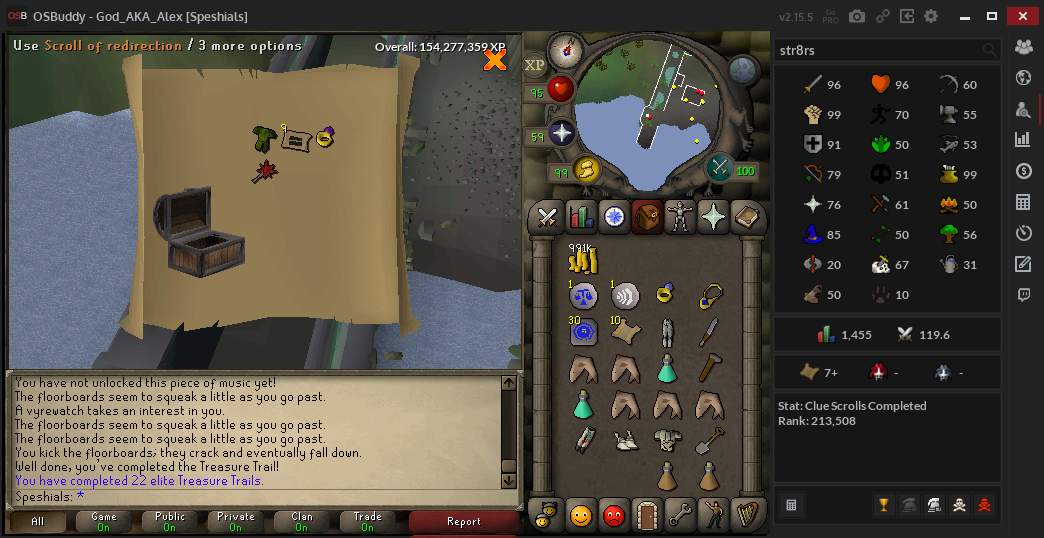The height and width of the screenshot is (538, 1044).
Task: Switch to the Skills tab
Action: click(580, 216)
